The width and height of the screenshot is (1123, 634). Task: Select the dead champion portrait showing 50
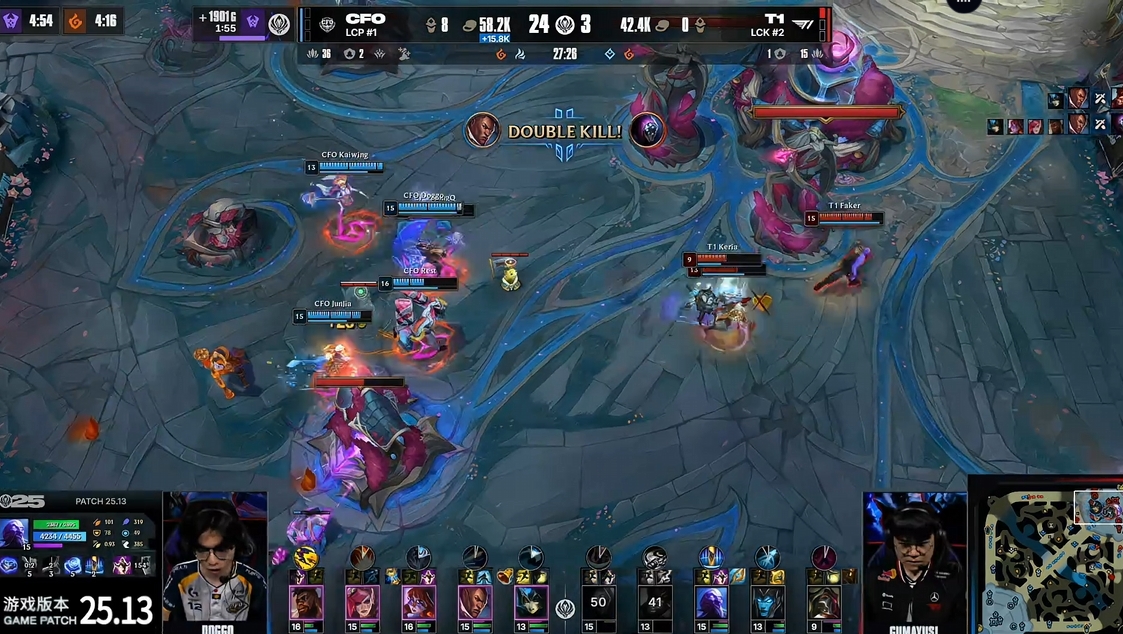598,602
